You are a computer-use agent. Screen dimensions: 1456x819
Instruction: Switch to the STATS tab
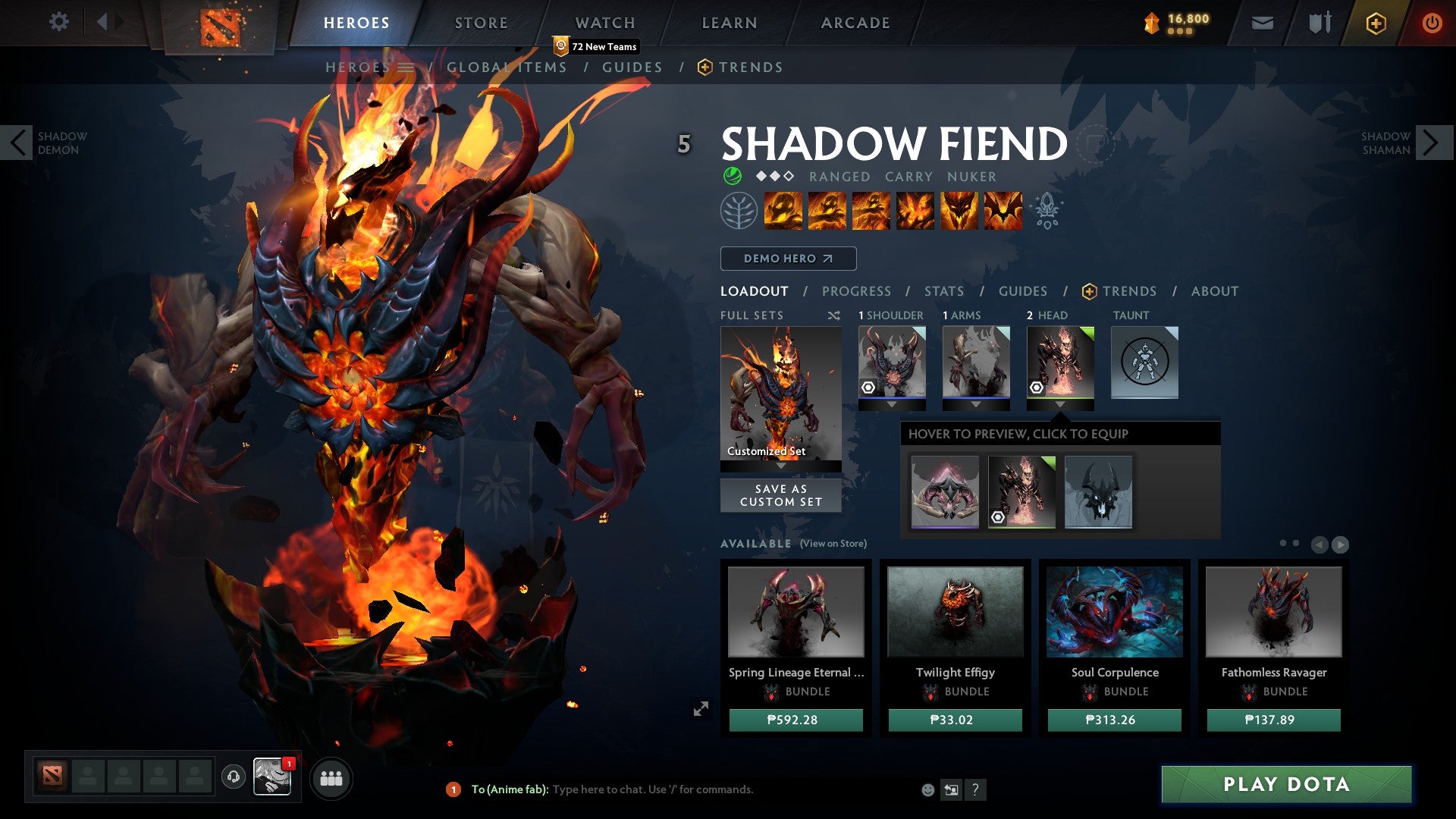click(943, 290)
